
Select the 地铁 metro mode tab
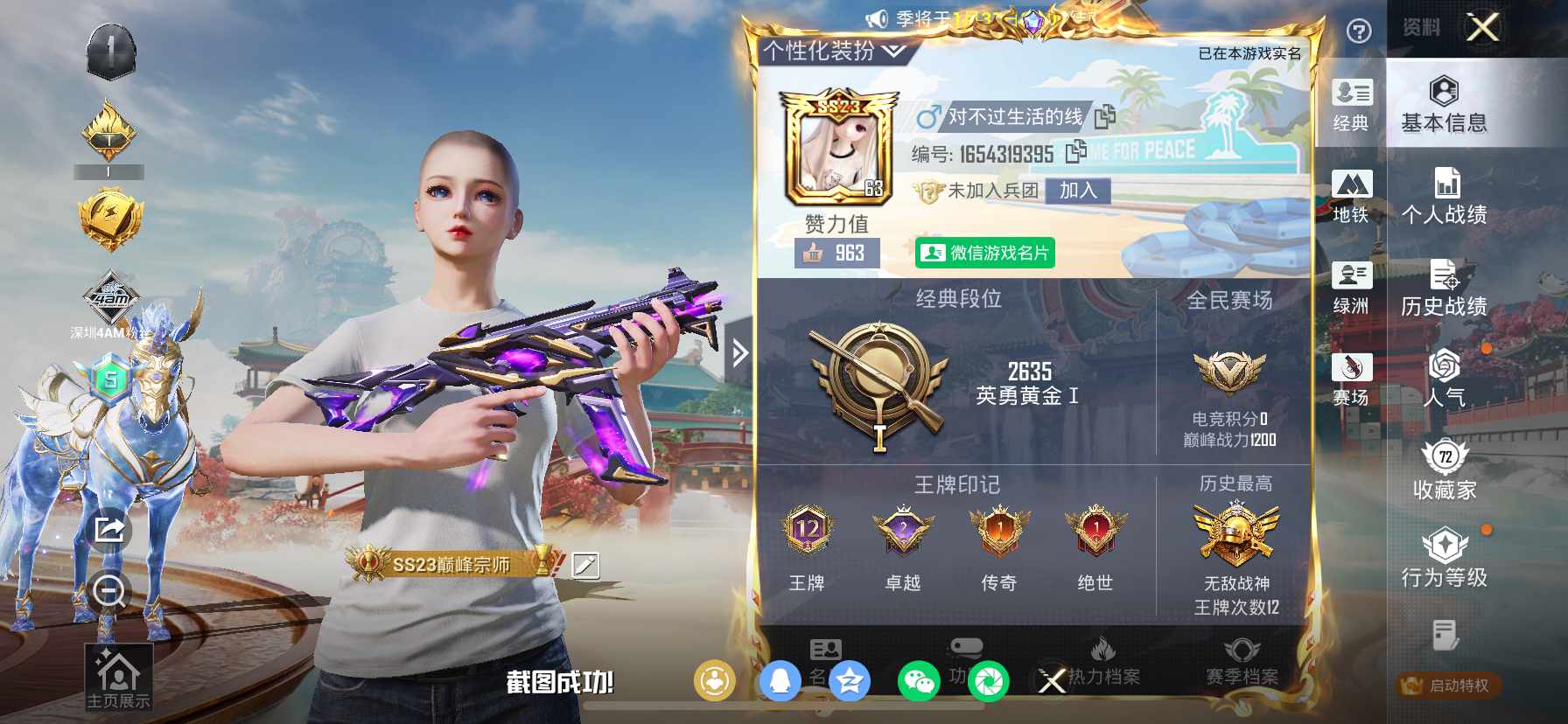point(1351,197)
